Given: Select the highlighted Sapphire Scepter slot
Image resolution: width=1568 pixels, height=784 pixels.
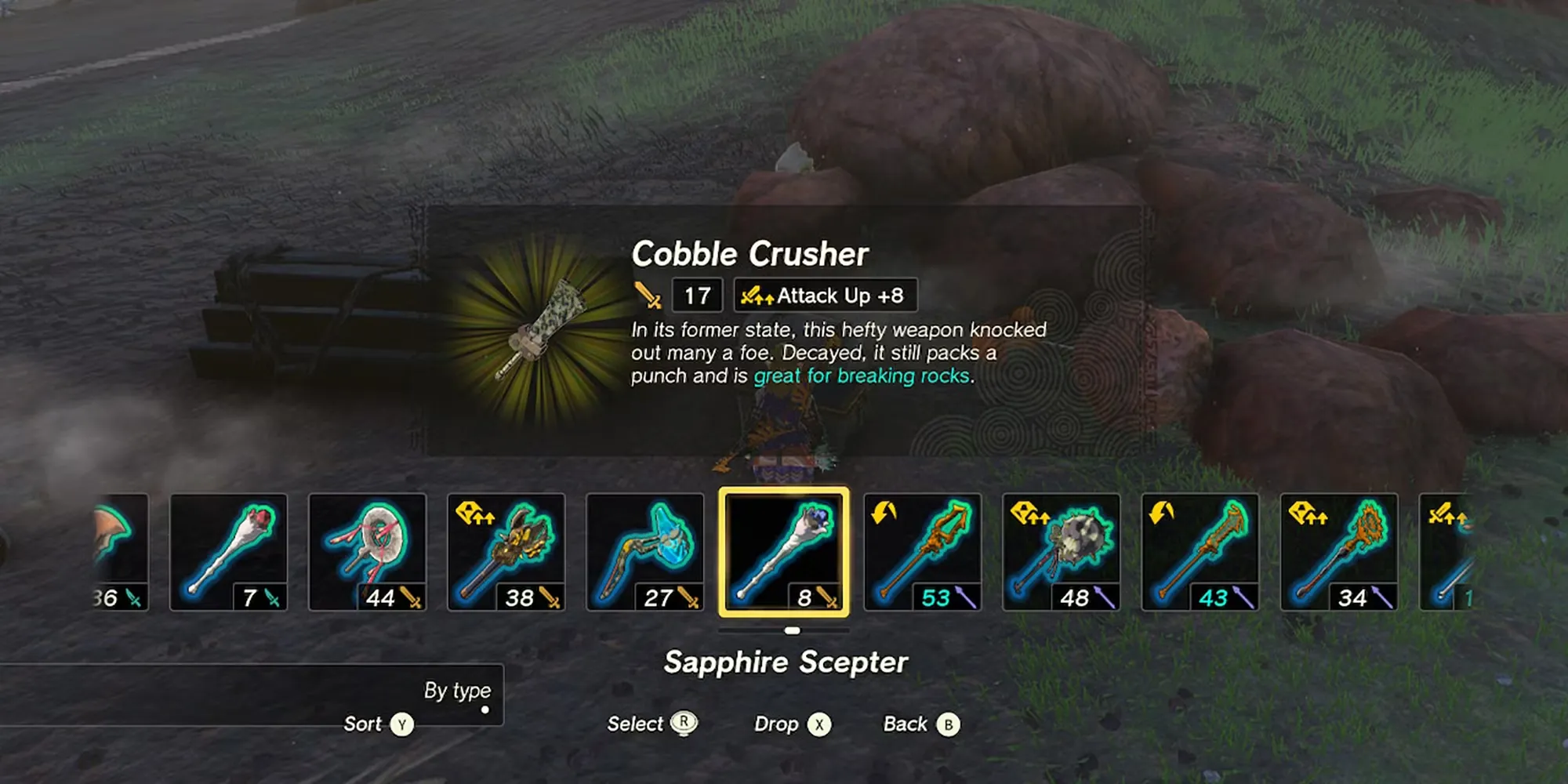Looking at the screenshot, I should pos(784,551).
